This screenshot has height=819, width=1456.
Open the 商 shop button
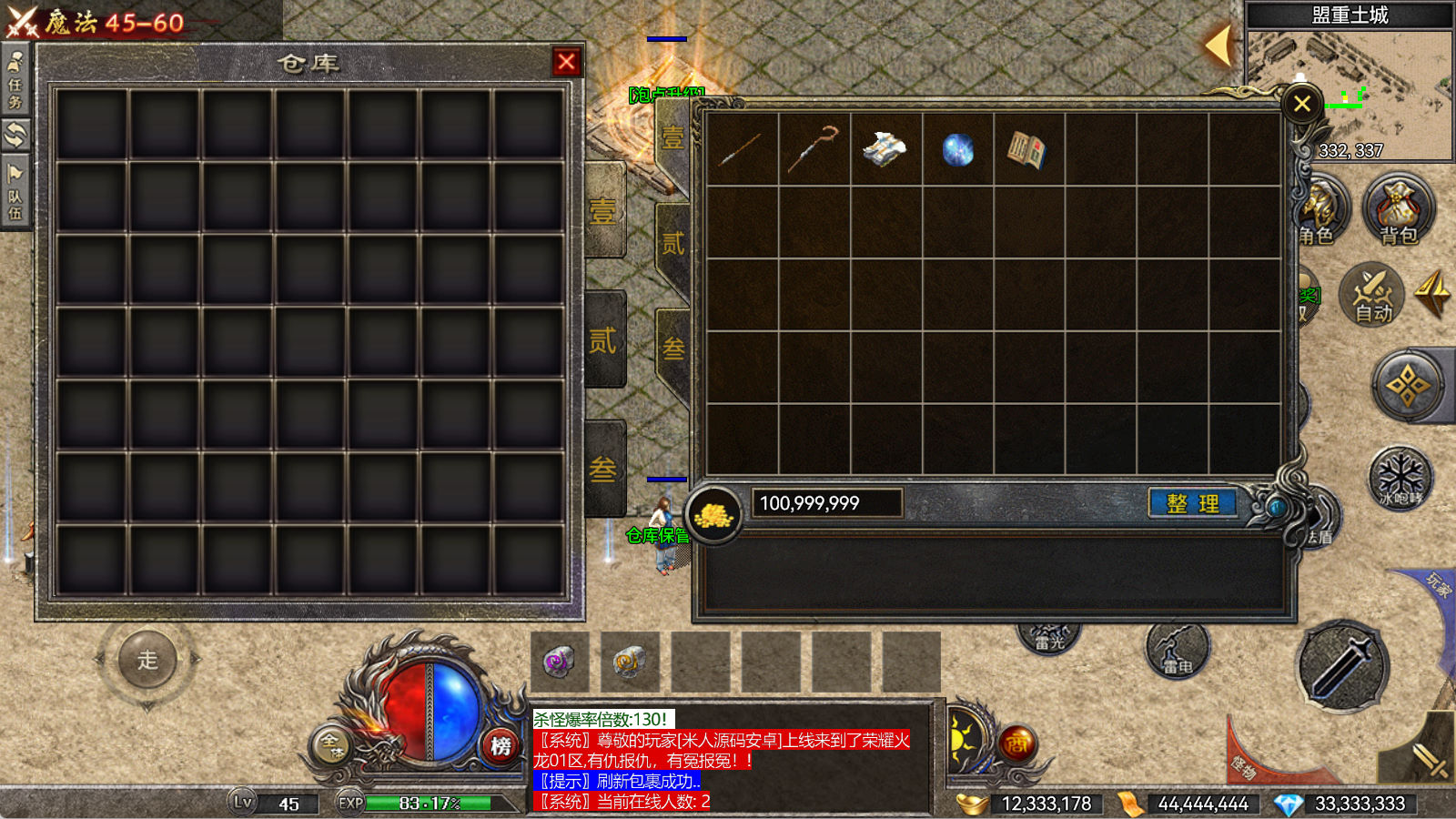pyautogui.click(x=1017, y=744)
